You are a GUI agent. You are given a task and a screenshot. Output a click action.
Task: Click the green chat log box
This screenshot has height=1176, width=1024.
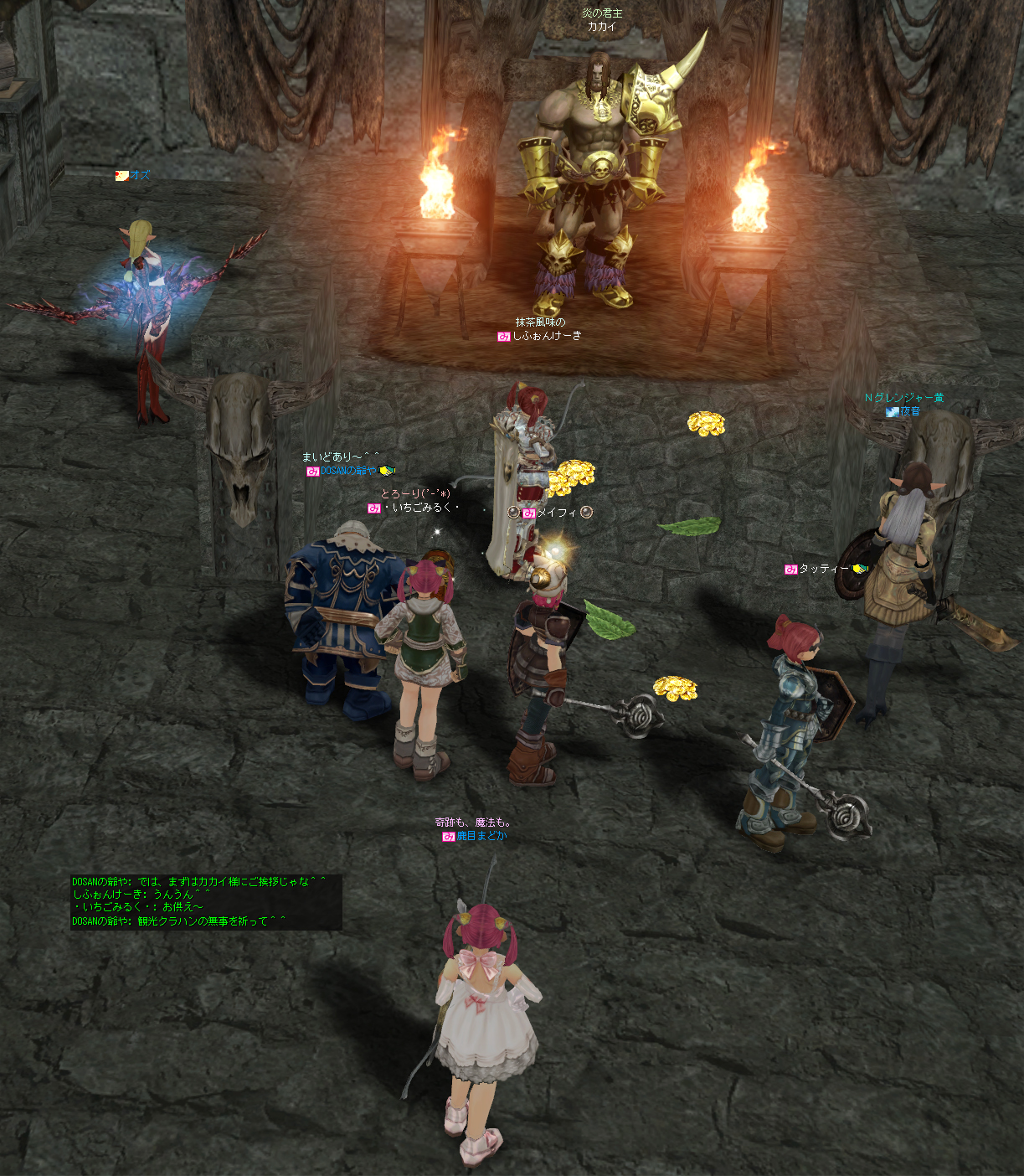[x=206, y=902]
